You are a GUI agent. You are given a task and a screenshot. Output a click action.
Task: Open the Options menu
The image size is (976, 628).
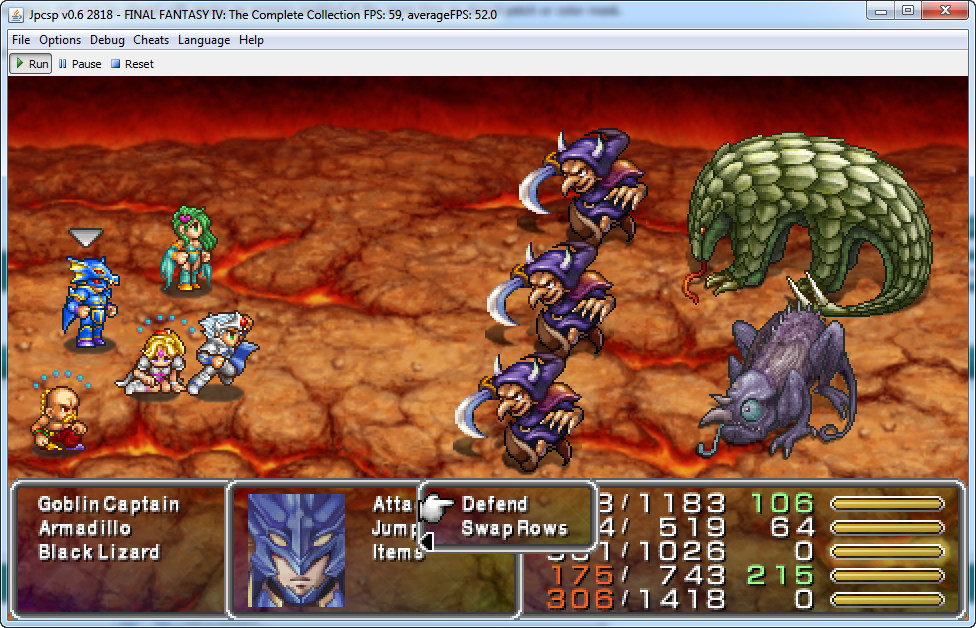coord(60,40)
